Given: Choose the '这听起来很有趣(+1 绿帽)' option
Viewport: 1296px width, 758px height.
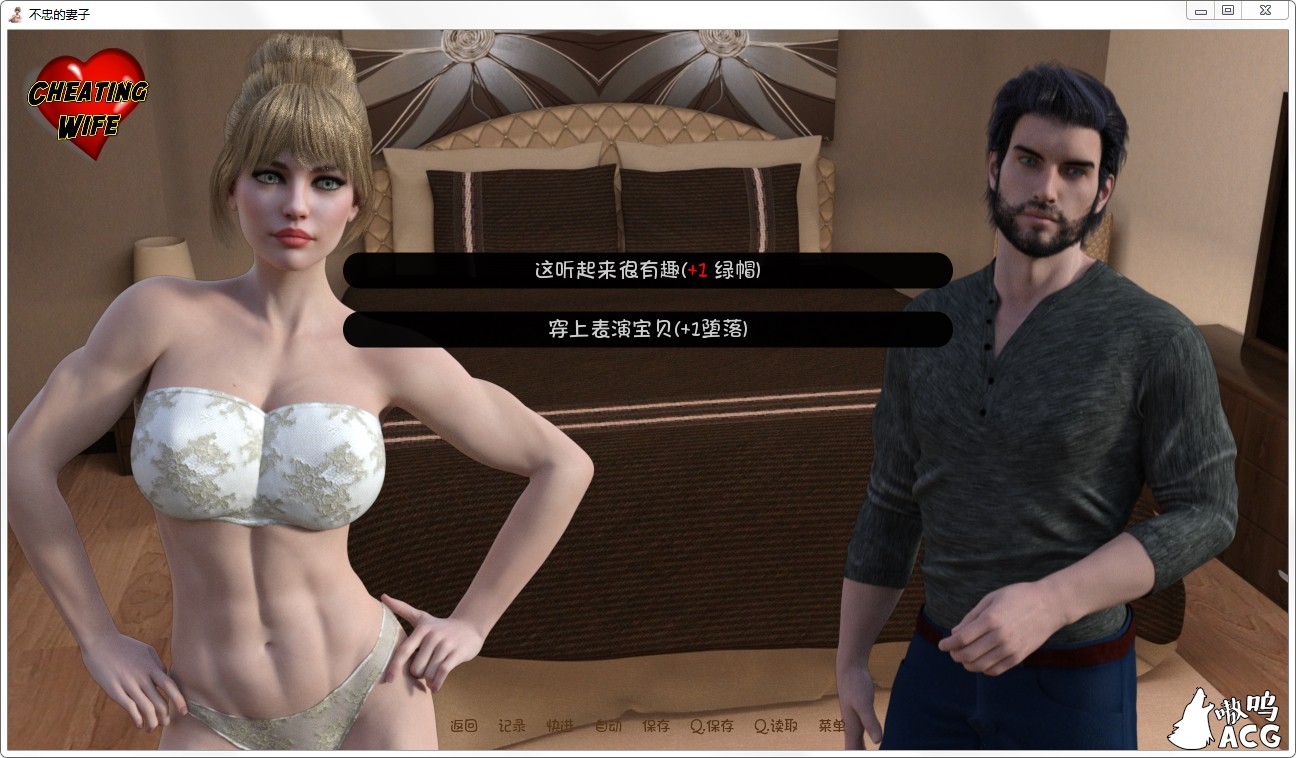Looking at the screenshot, I should [x=648, y=270].
